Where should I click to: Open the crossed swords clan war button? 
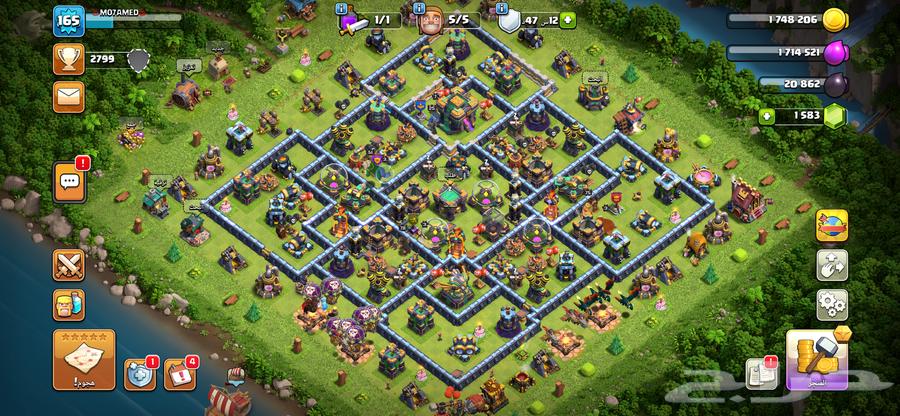pyautogui.click(x=70, y=266)
